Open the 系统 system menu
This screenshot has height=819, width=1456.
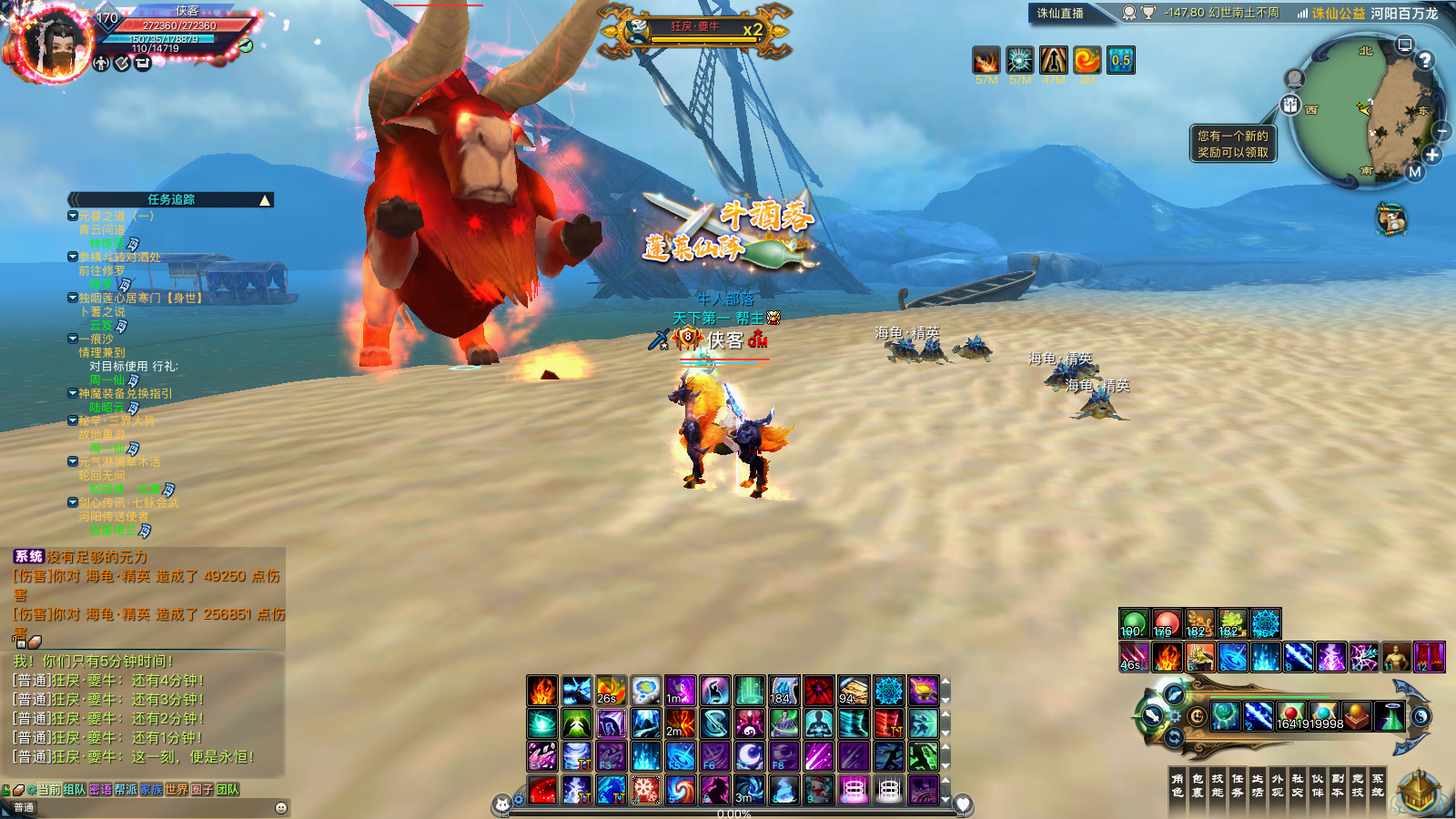pos(1378,785)
